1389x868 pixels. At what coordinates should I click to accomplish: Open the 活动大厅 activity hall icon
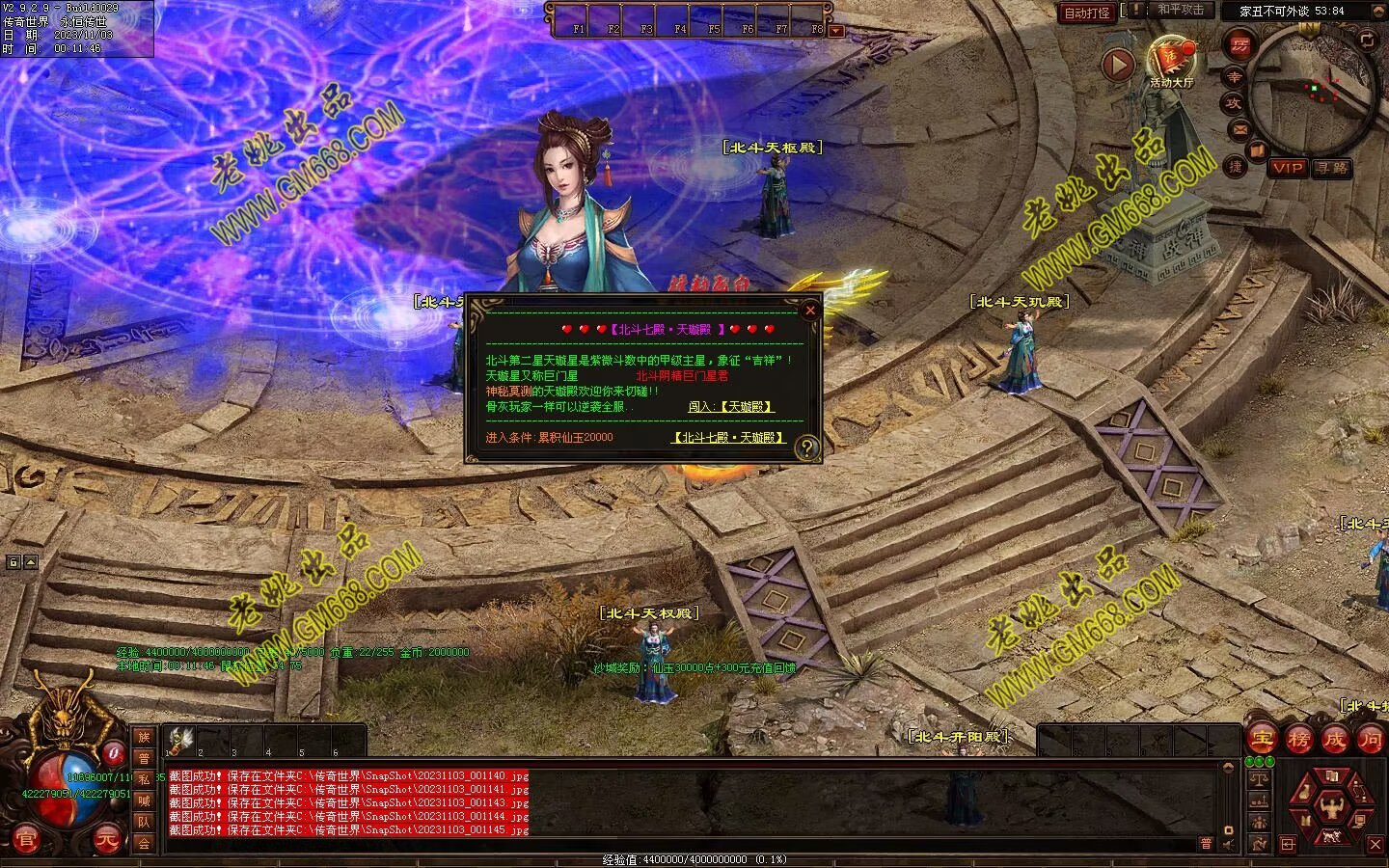(x=1171, y=60)
